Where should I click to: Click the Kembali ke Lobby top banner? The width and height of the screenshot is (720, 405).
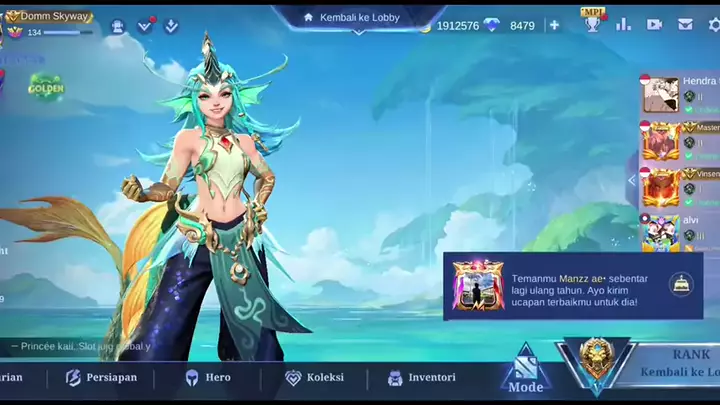359,17
